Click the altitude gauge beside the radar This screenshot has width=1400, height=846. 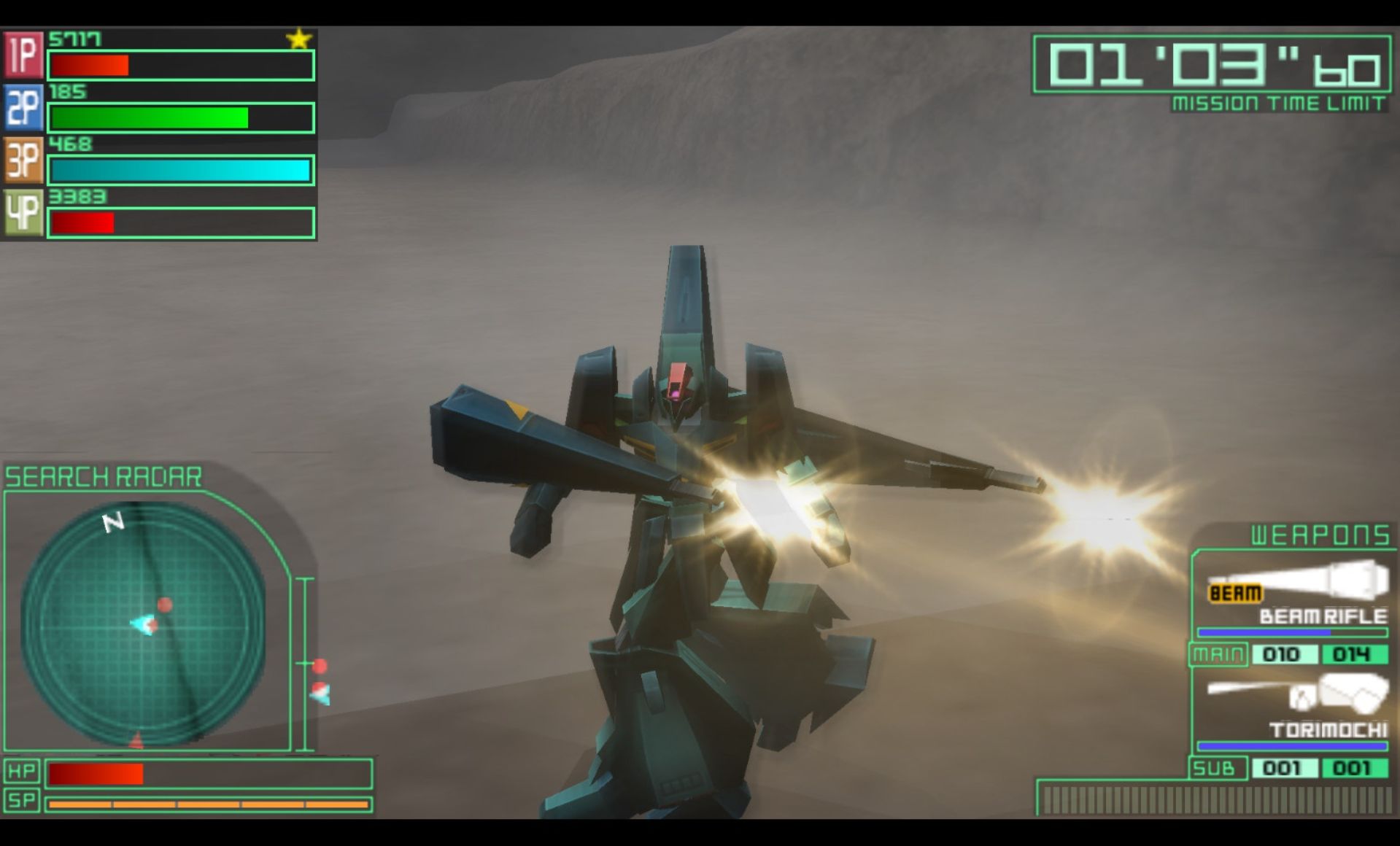[x=306, y=664]
